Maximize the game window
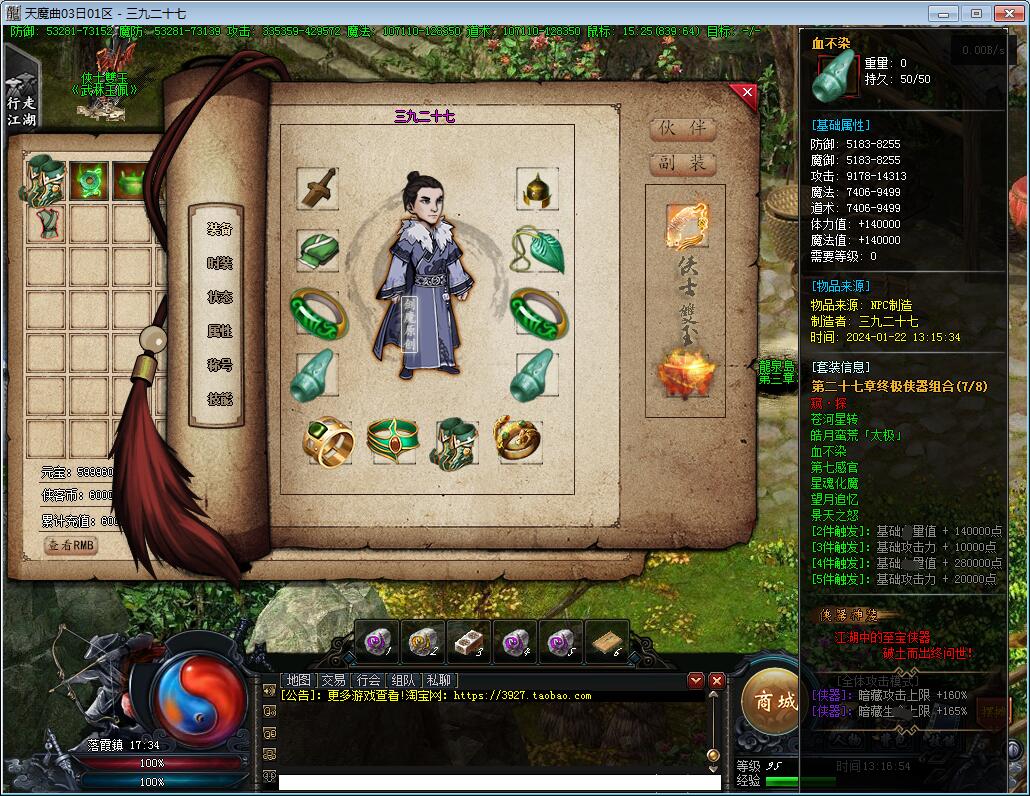 976,13
